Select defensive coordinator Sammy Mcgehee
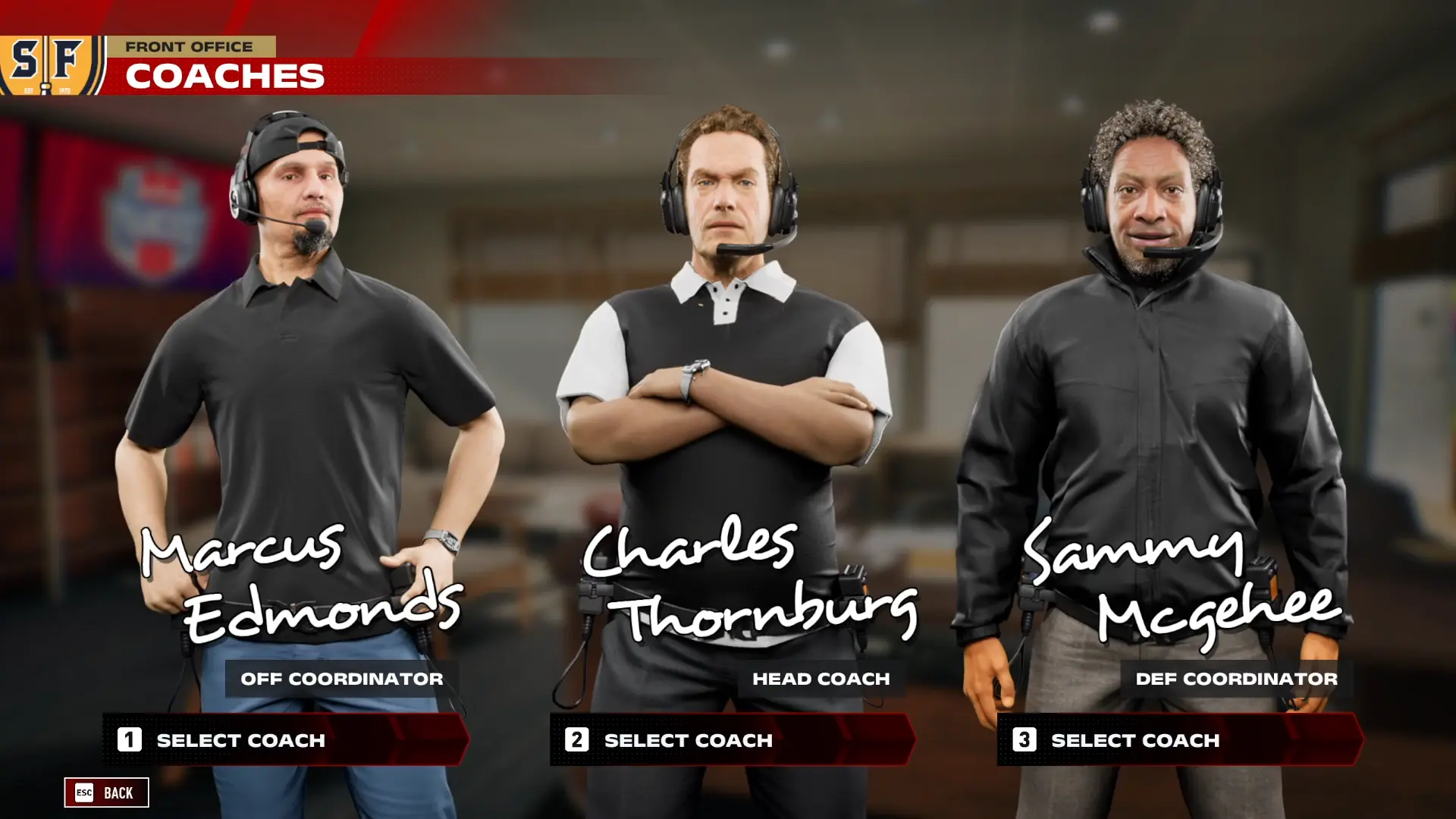Viewport: 1456px width, 819px height. 1180,739
